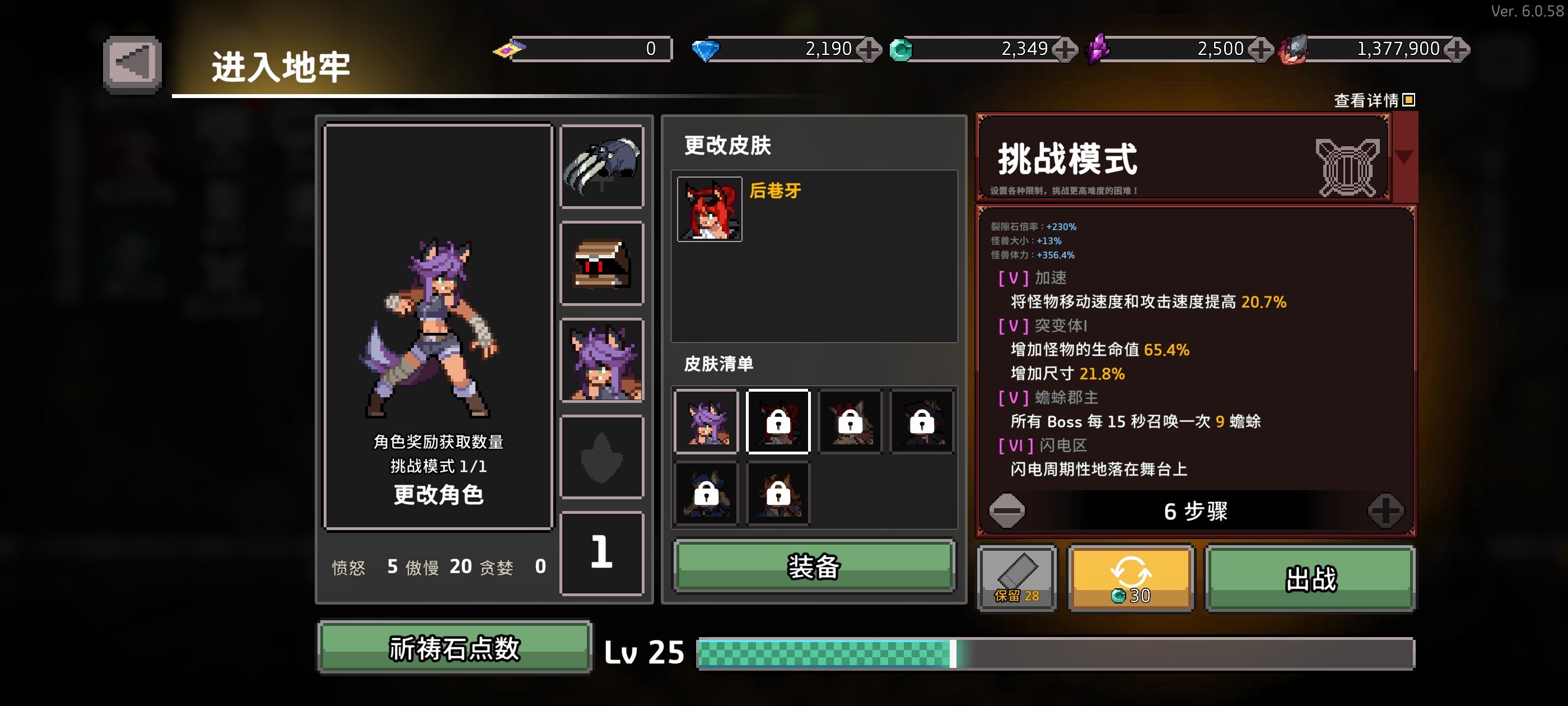Click the reroll icon costing 30 emeralds
The height and width of the screenshot is (706, 1568).
pos(1132,578)
